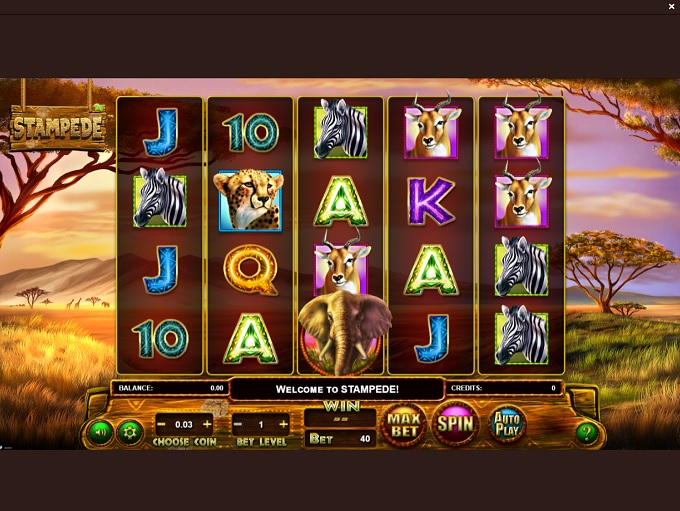Lower the bet level with minus

coord(239,425)
